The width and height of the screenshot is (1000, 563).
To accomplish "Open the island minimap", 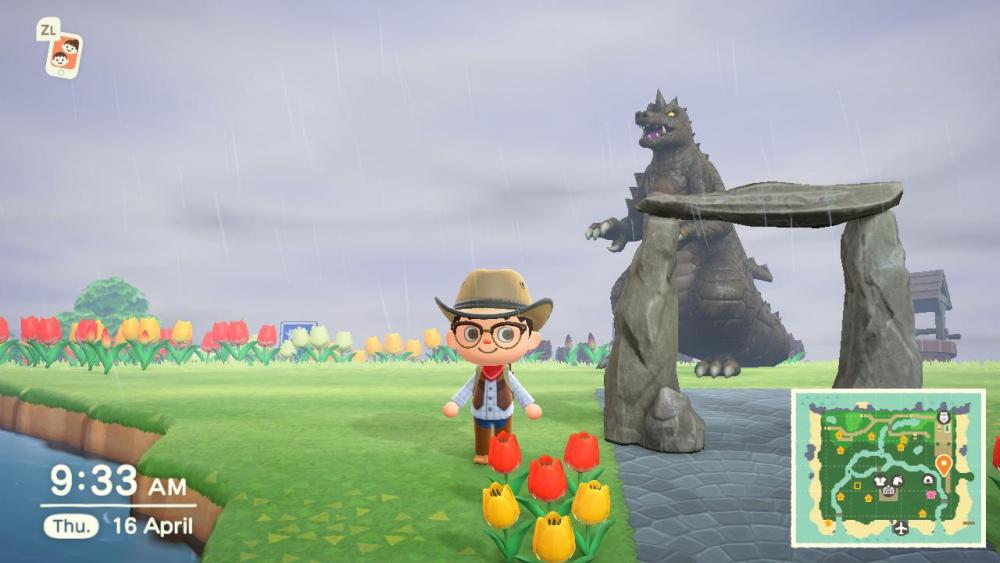I will [x=888, y=467].
